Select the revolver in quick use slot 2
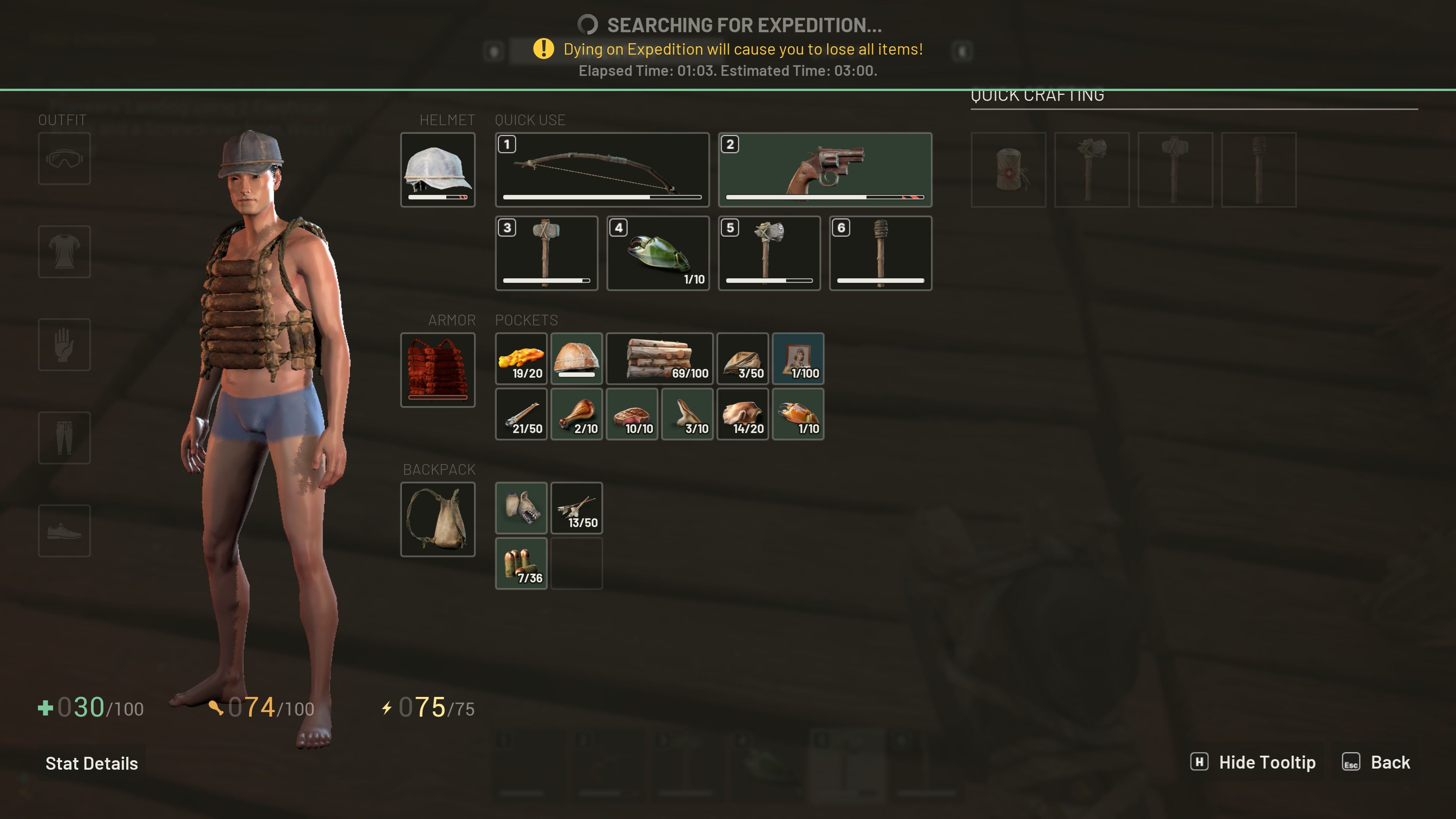The width and height of the screenshot is (1456, 819). pyautogui.click(x=825, y=169)
